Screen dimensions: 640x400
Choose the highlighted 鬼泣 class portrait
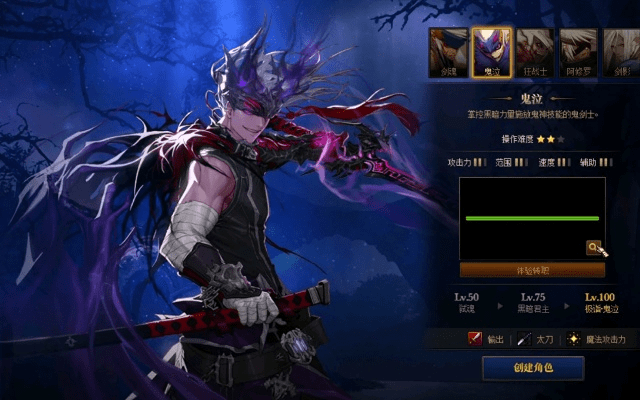coord(492,51)
